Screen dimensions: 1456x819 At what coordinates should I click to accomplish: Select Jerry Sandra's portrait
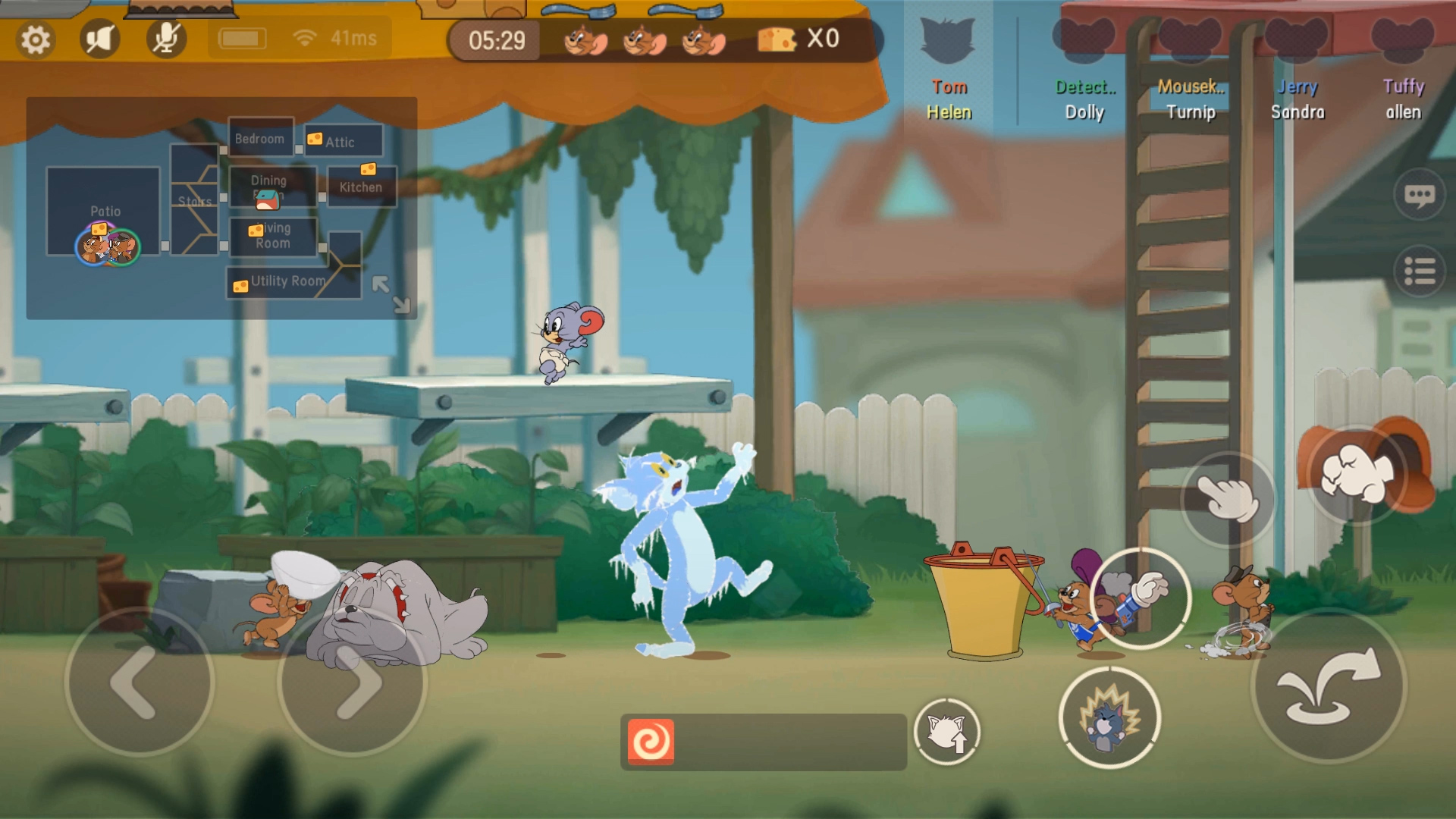[x=1298, y=38]
